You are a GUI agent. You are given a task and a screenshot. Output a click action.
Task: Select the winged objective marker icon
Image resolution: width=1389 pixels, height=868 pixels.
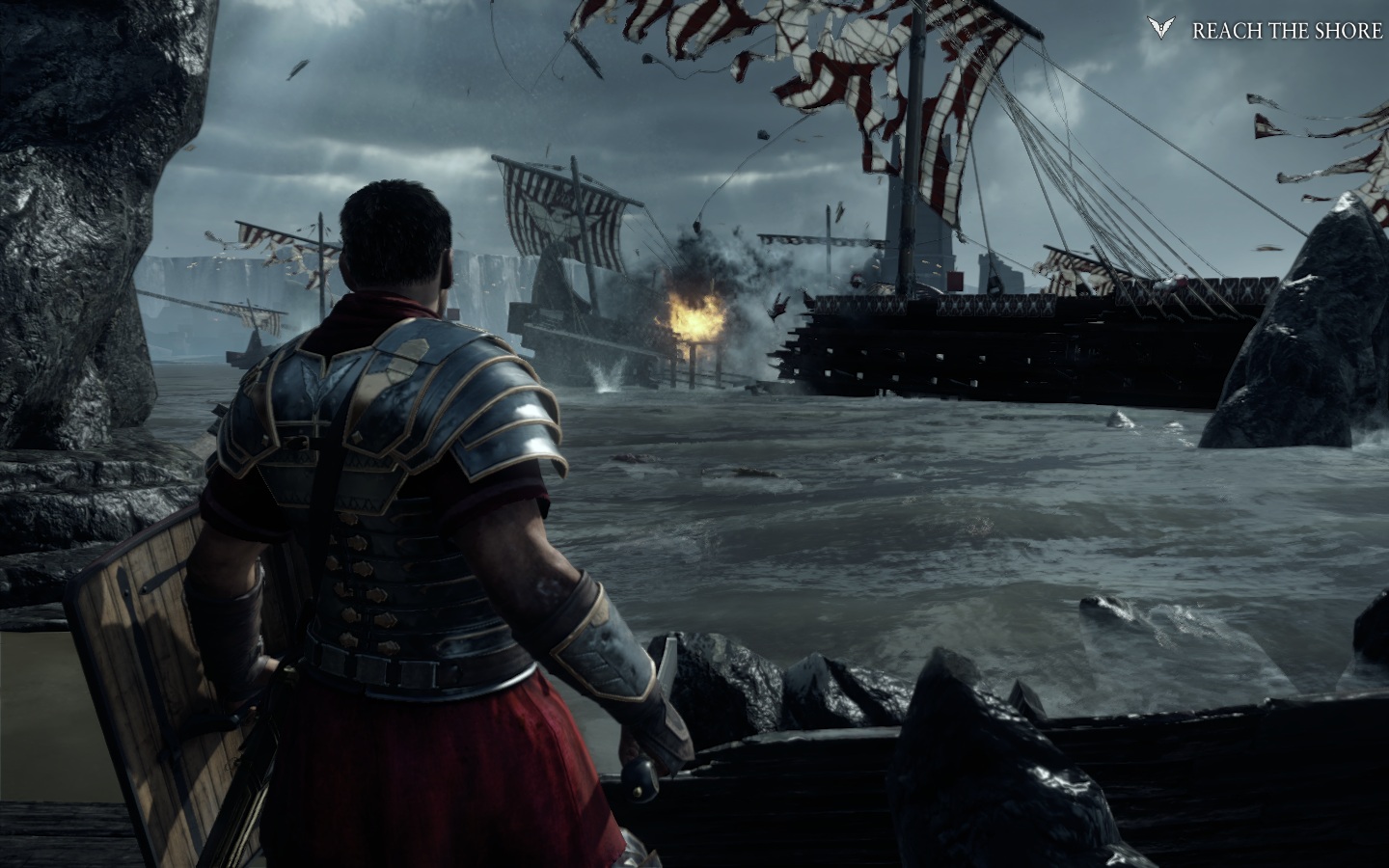coord(1161,28)
